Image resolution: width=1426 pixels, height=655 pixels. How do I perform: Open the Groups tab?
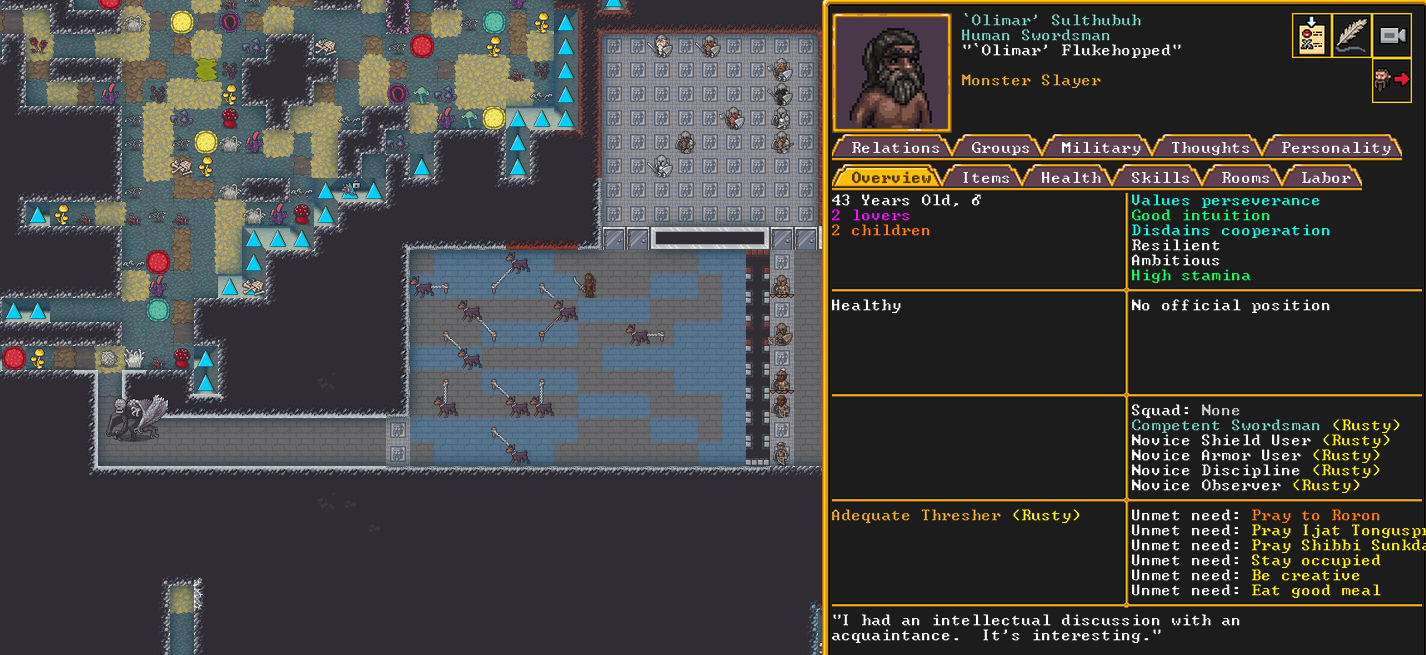point(999,147)
